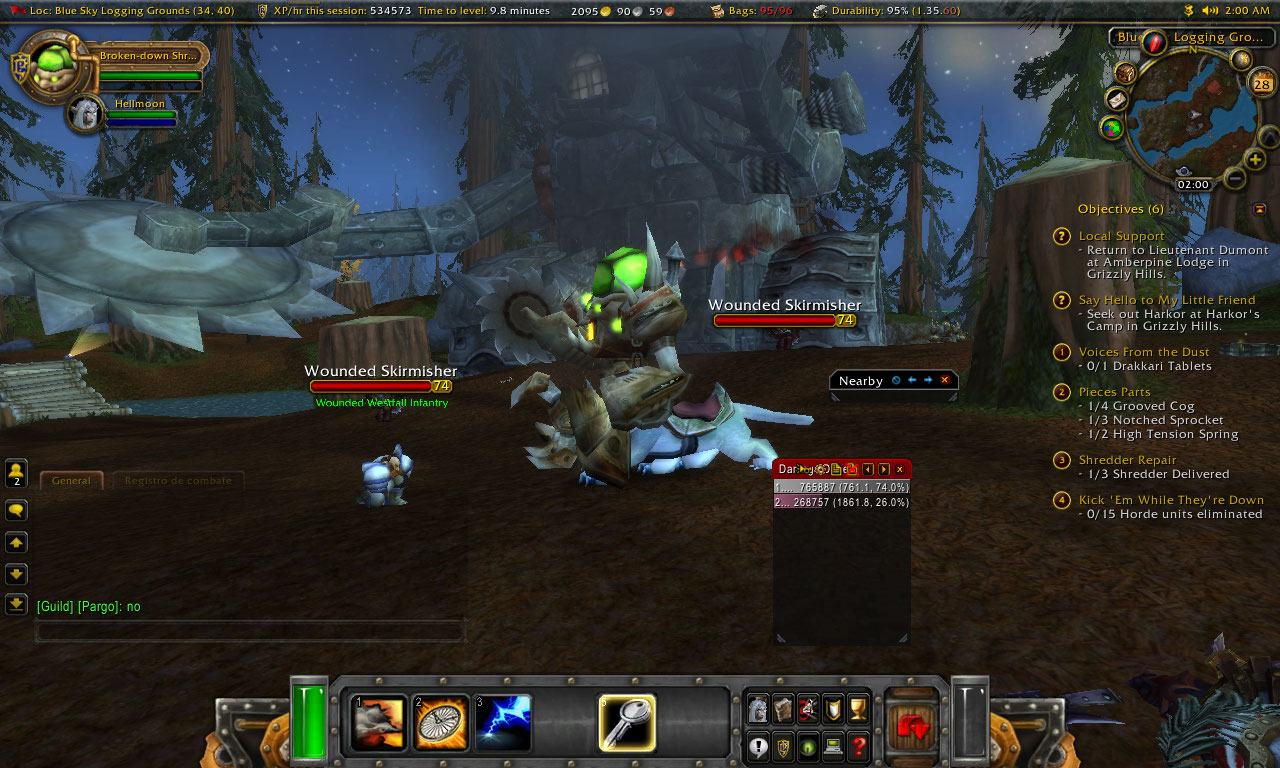
Task: Open the red question mark help button
Action: pyautogui.click(x=859, y=746)
